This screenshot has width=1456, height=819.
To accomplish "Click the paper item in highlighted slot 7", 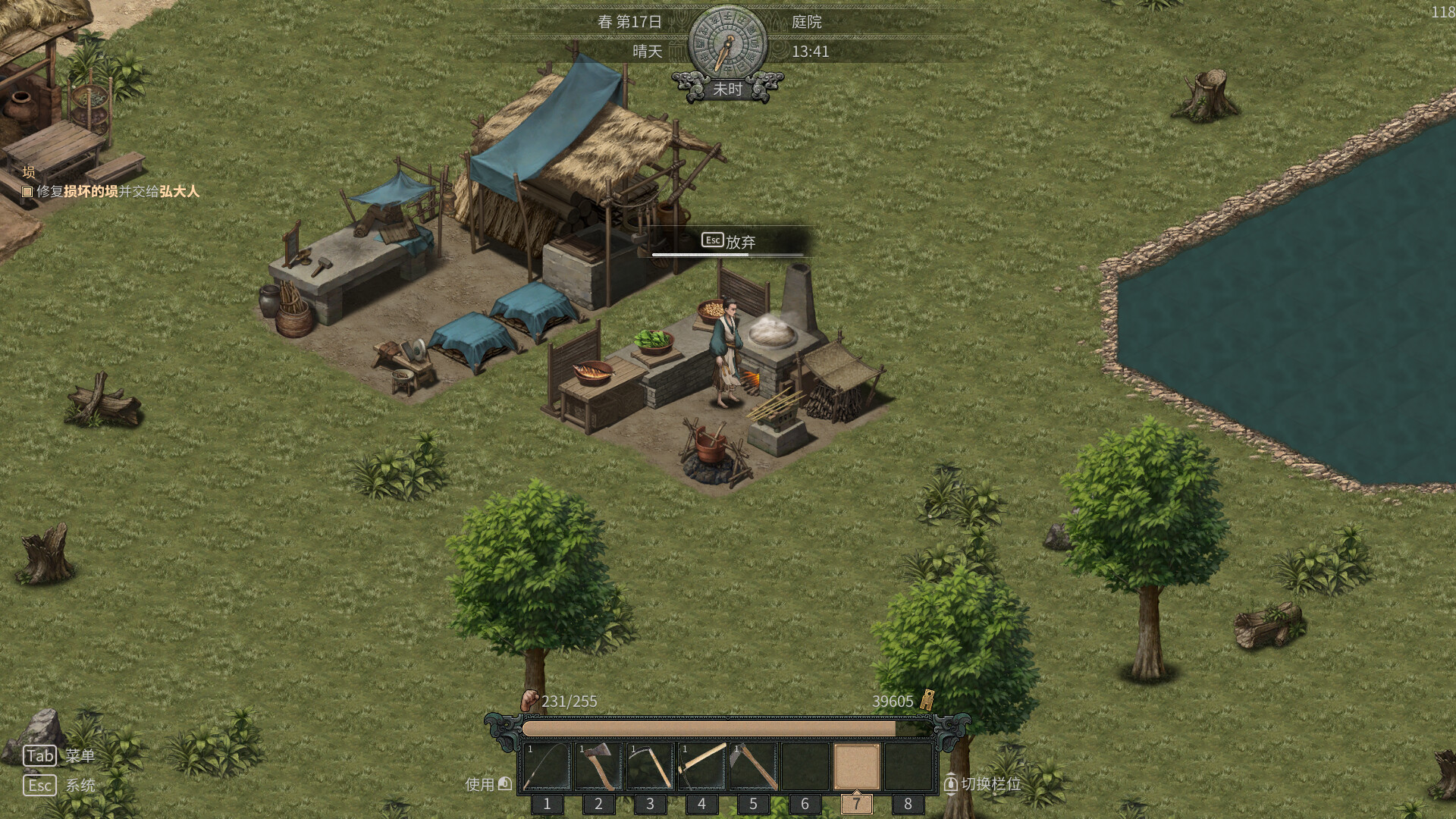I will point(856,766).
